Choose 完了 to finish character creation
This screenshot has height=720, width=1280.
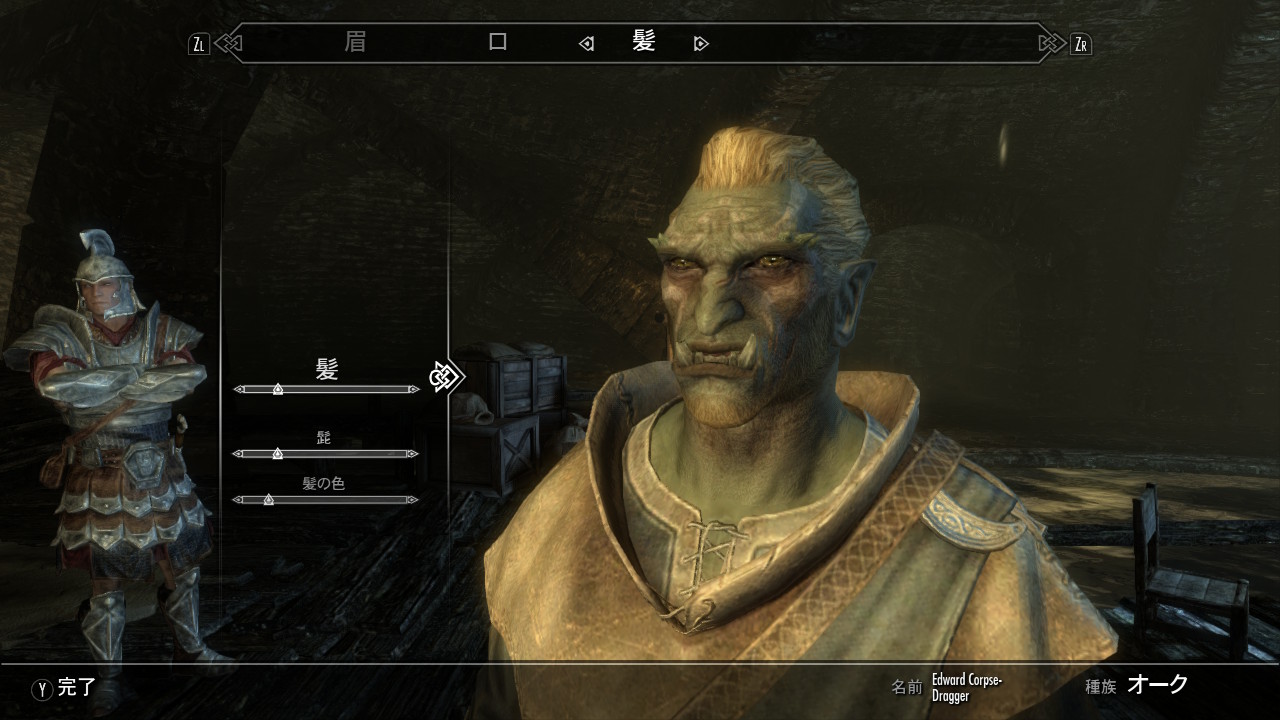click(66, 688)
